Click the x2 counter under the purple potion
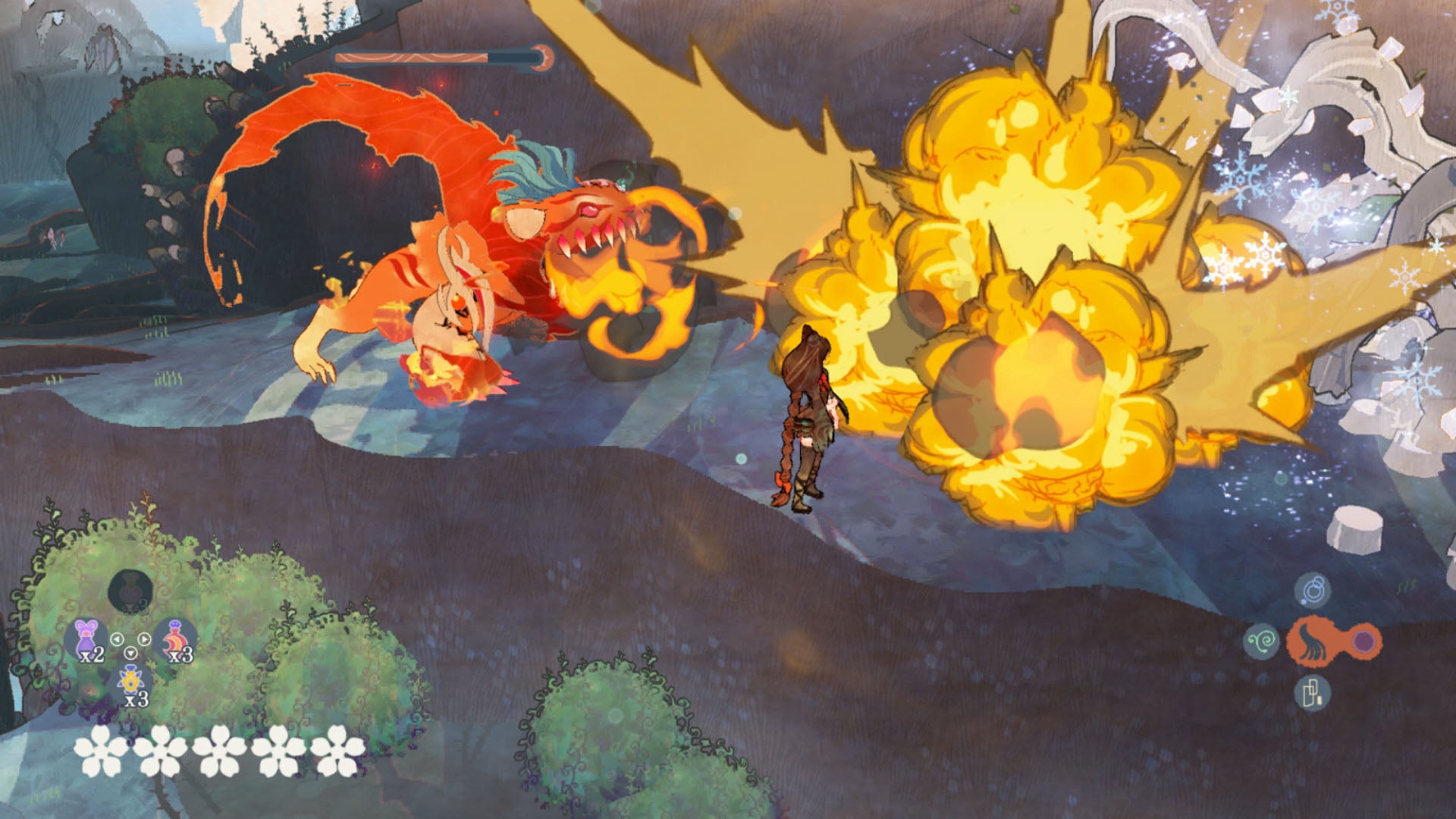1456x819 pixels. (92, 654)
